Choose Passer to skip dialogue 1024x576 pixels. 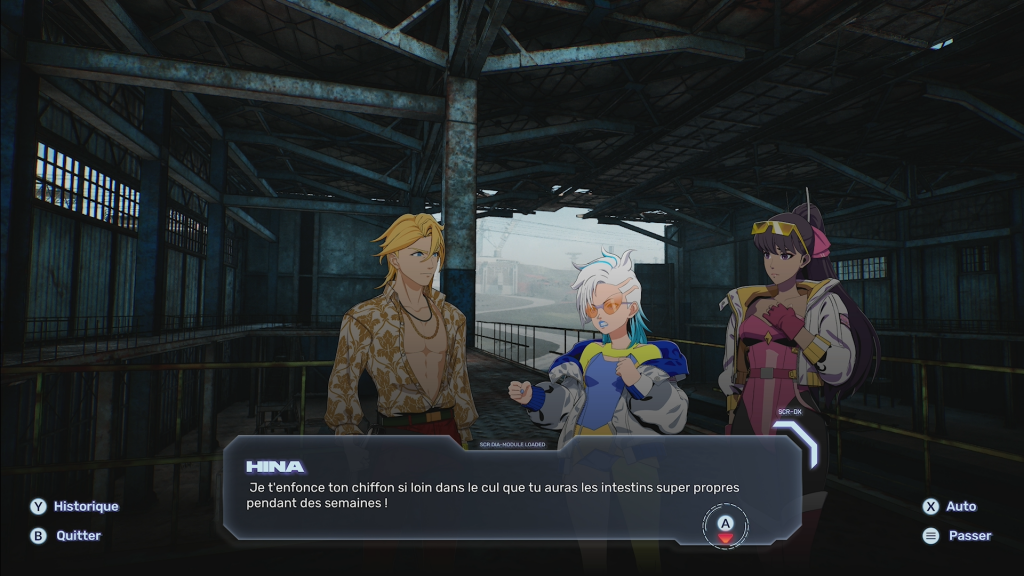[957, 535]
